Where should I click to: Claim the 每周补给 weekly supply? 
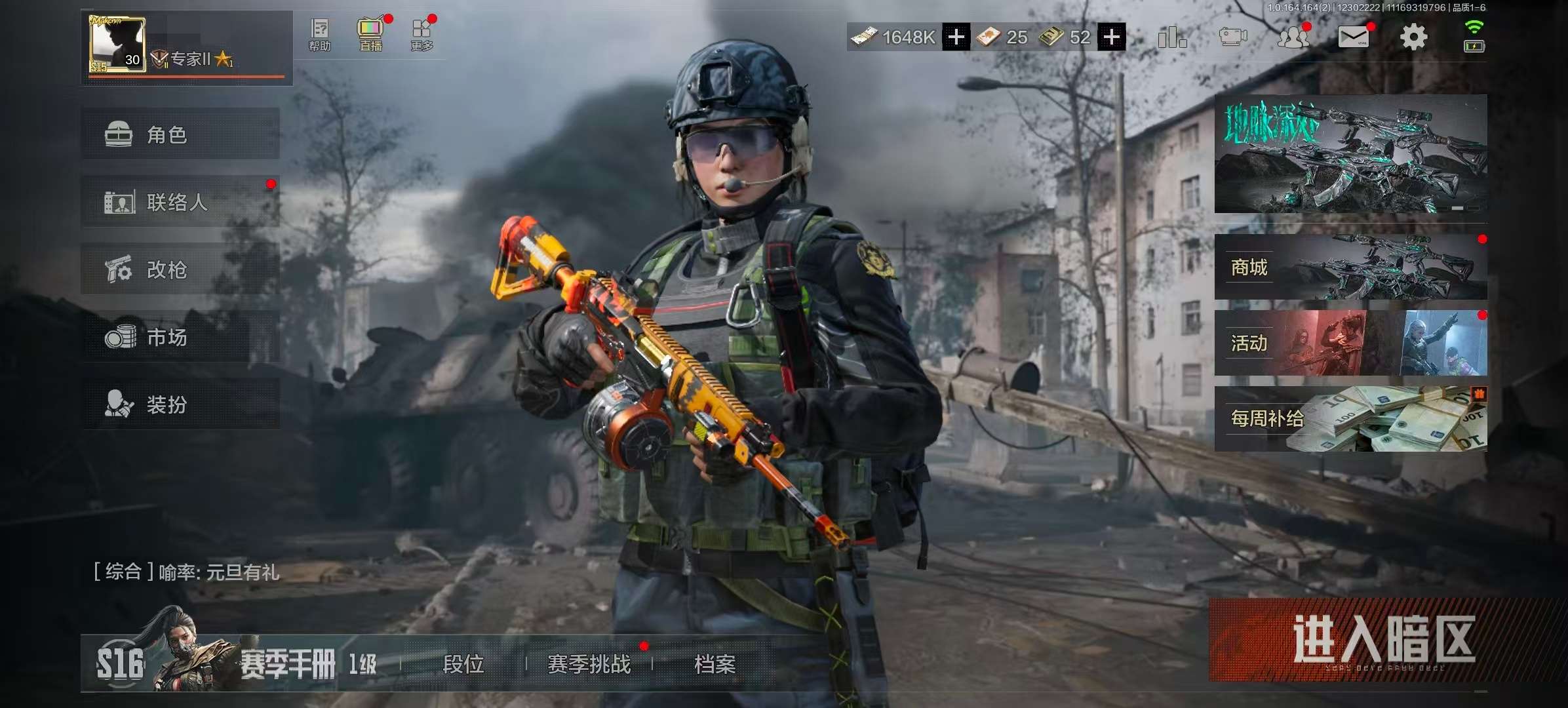click(x=1350, y=419)
